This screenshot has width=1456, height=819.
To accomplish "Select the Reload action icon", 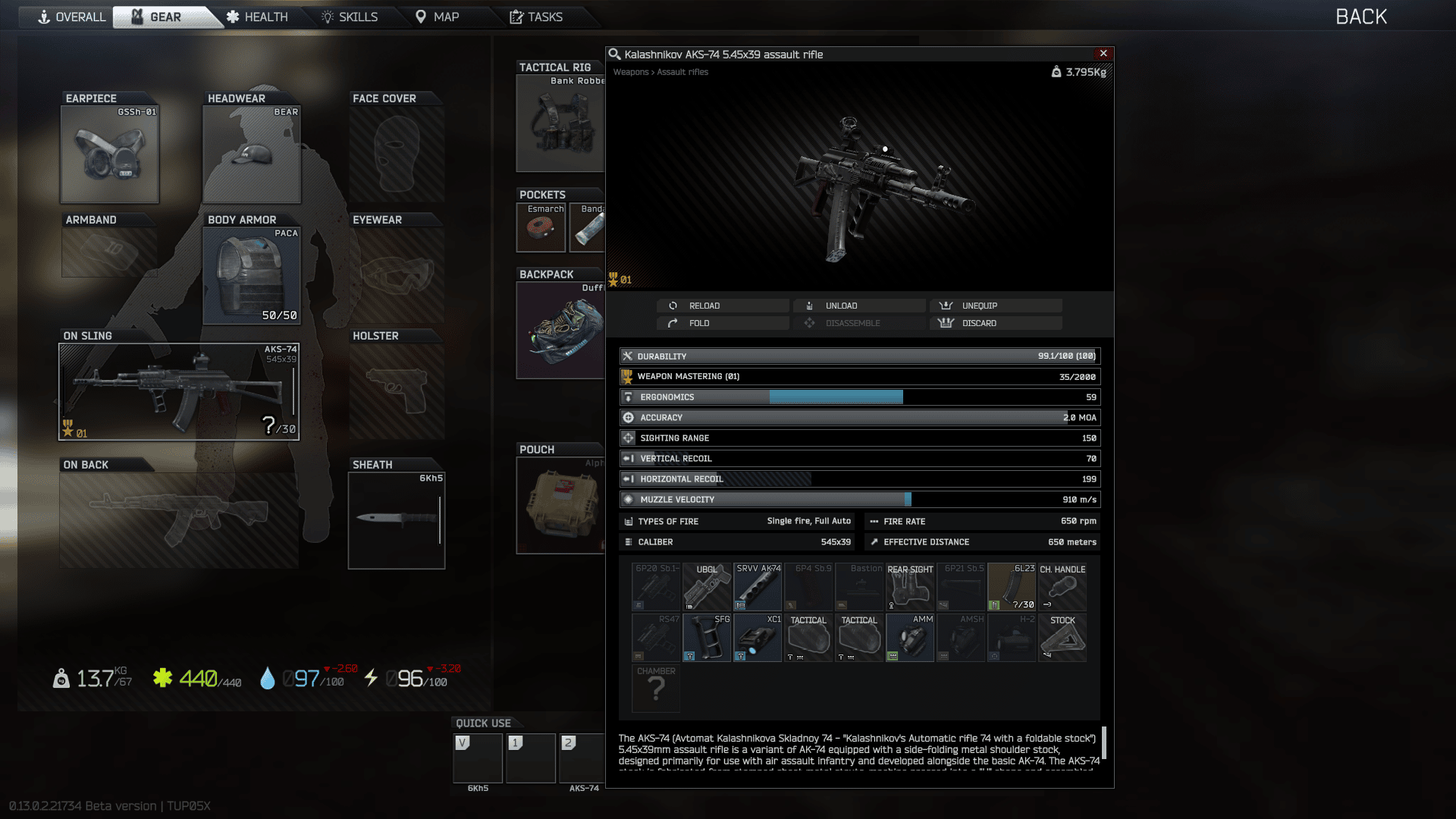I will click(673, 306).
